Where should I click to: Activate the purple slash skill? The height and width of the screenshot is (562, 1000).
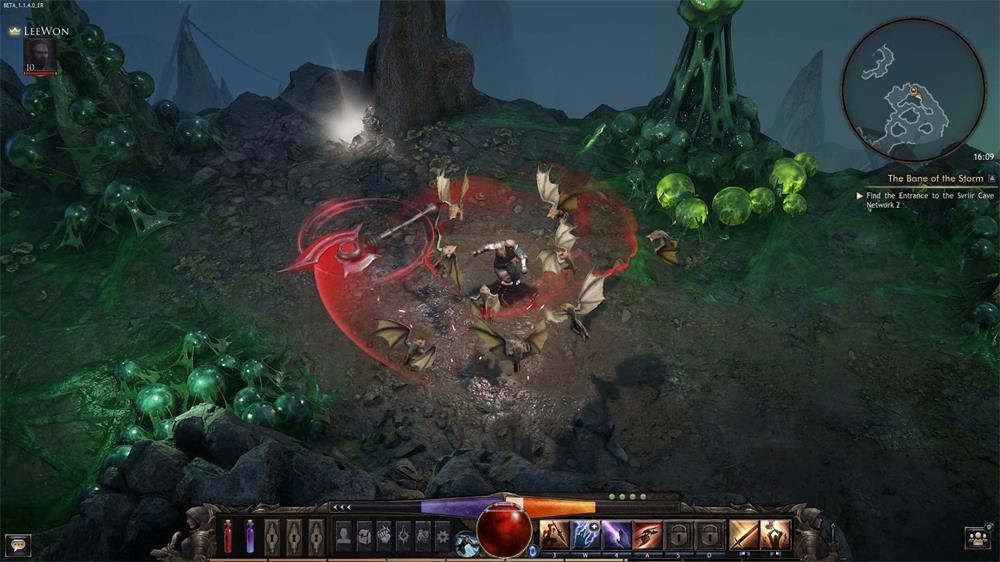(x=616, y=535)
